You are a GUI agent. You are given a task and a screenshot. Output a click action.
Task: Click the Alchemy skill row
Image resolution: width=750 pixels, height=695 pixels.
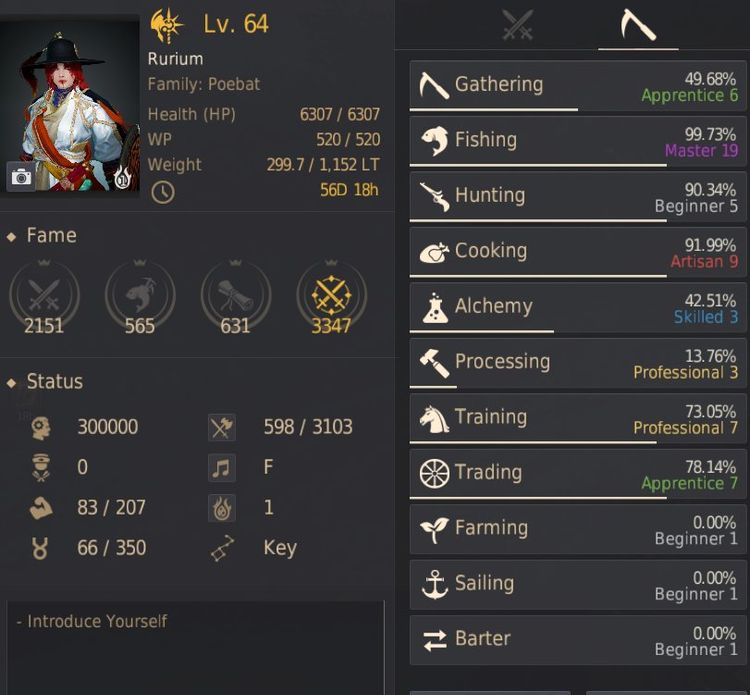(x=579, y=307)
